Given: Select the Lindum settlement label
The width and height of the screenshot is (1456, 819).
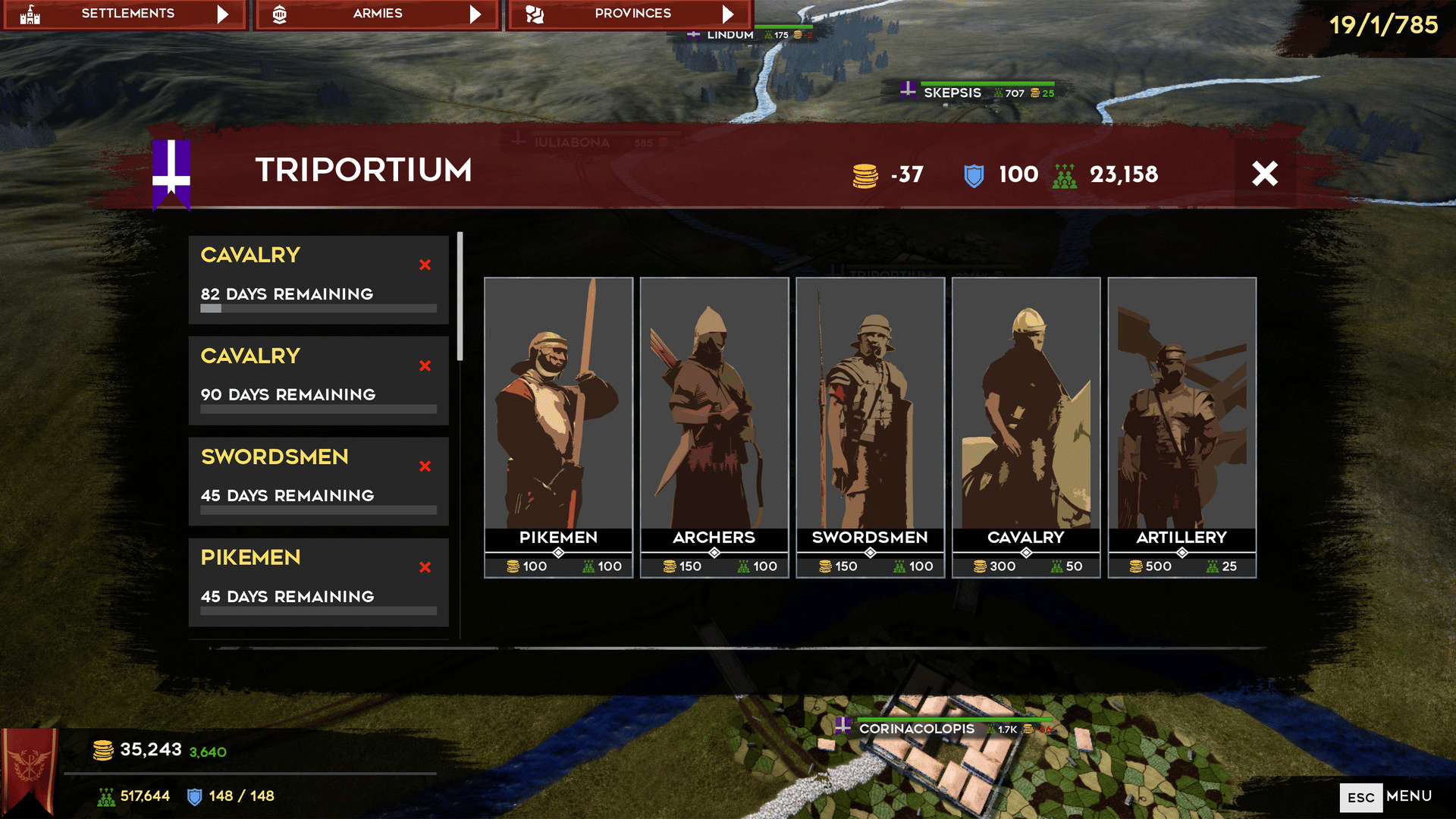Looking at the screenshot, I should tap(730, 35).
